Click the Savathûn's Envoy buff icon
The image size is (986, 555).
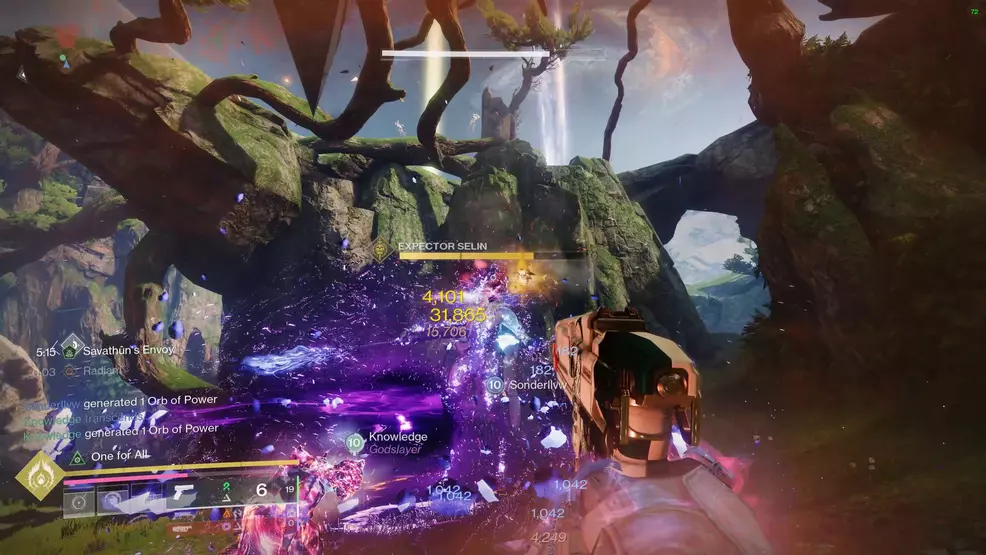pos(69,350)
